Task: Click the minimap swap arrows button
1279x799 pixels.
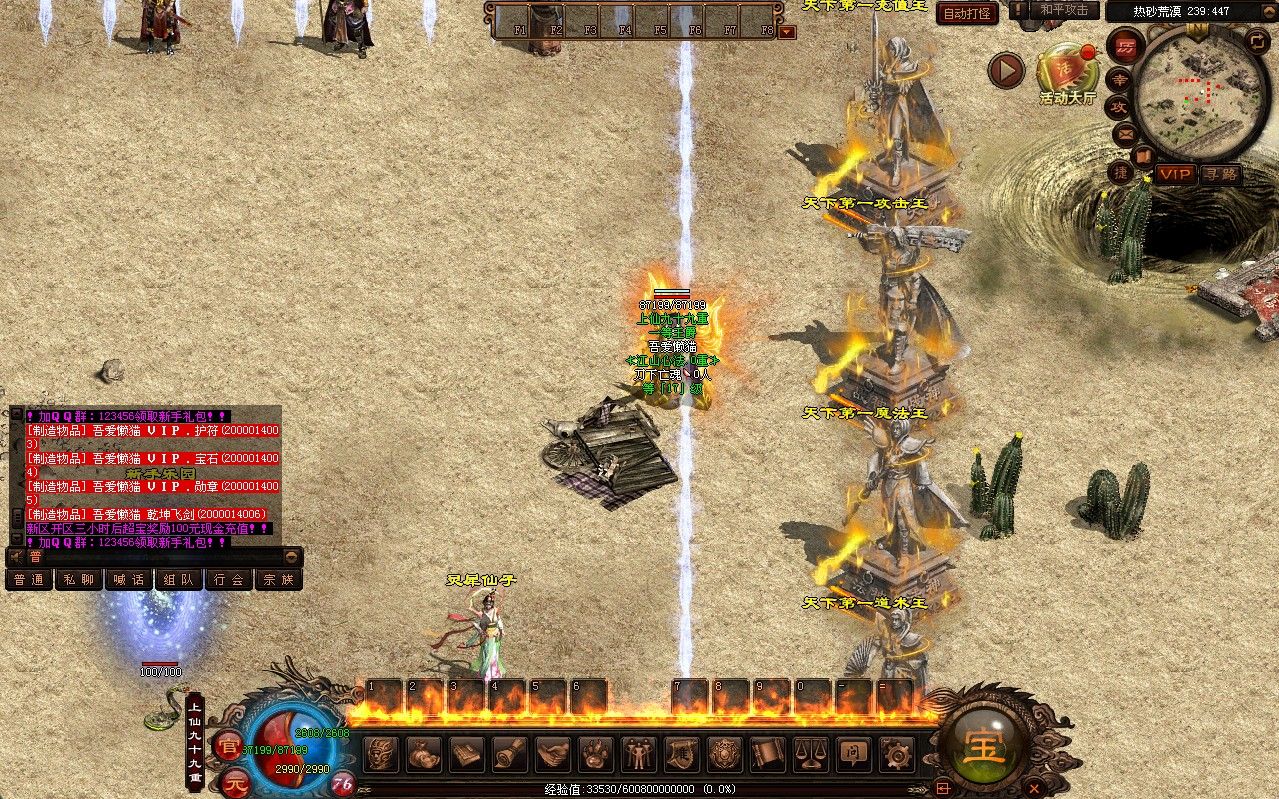Action: coord(1258,41)
